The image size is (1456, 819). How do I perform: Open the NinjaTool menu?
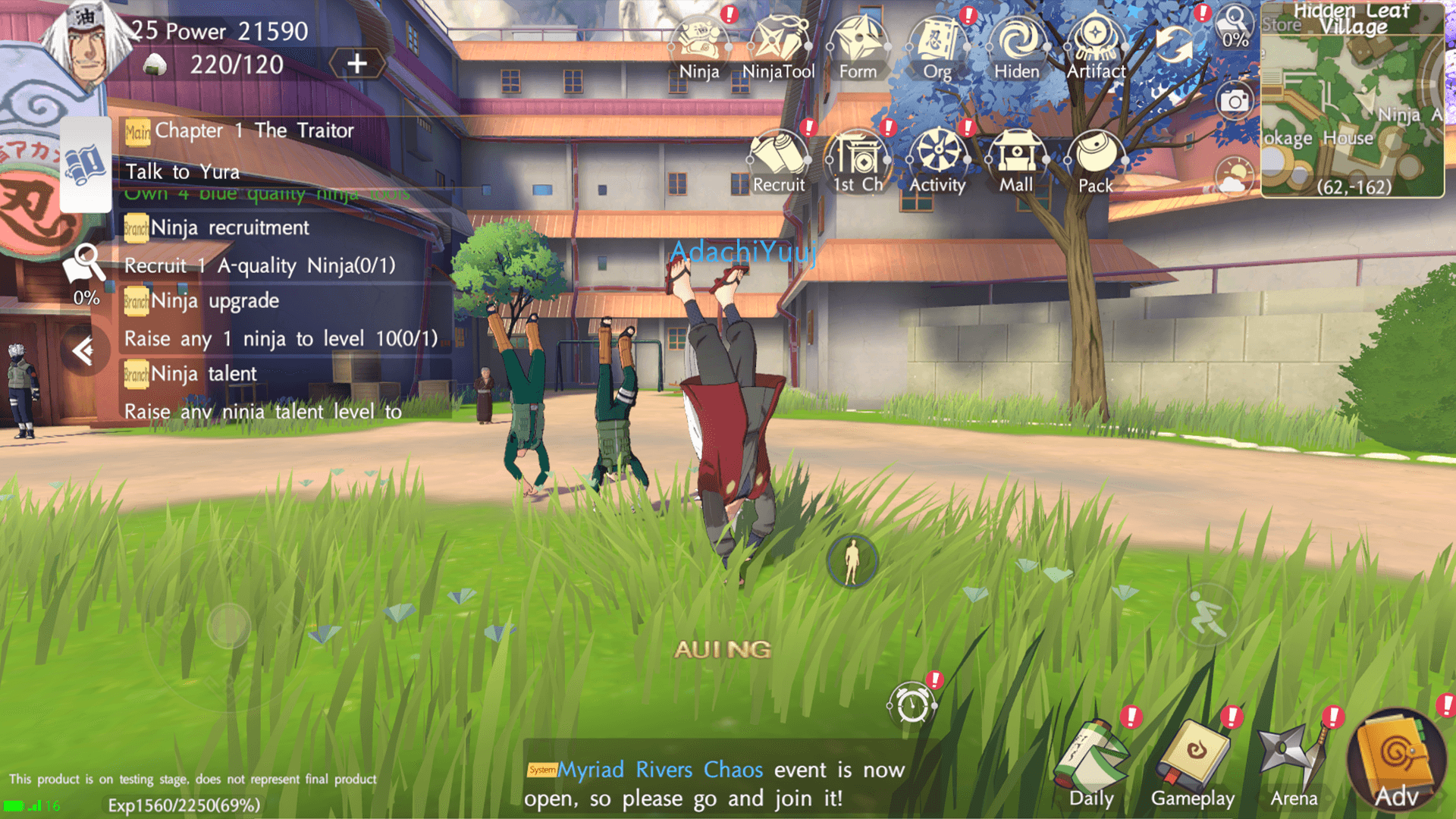(x=778, y=44)
